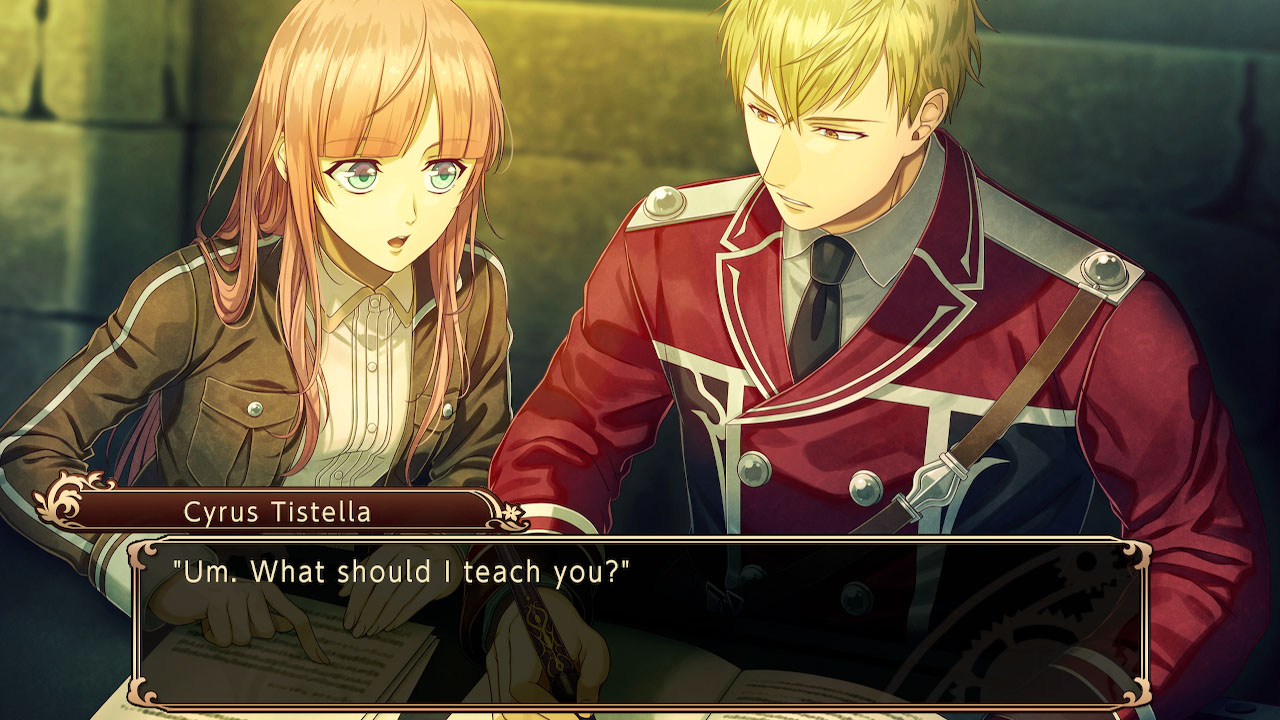Select the Cyrus Tistella name plate
The image size is (1280, 720).
[x=277, y=511]
